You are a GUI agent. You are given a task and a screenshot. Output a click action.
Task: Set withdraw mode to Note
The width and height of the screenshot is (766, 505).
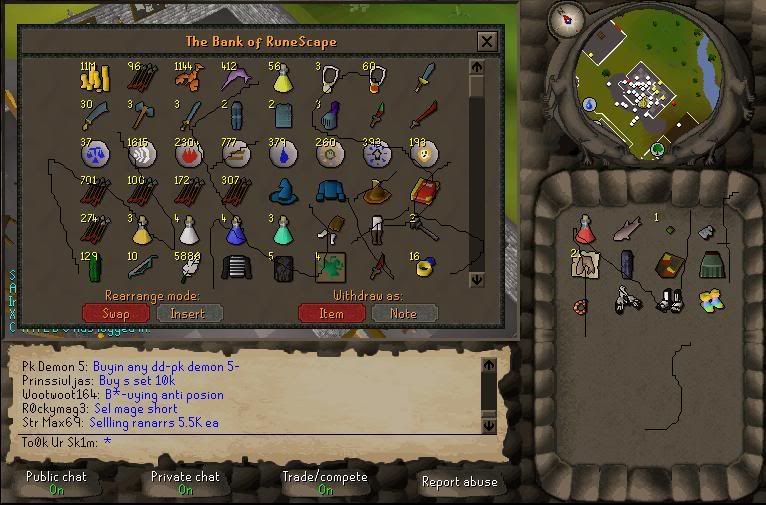405,313
